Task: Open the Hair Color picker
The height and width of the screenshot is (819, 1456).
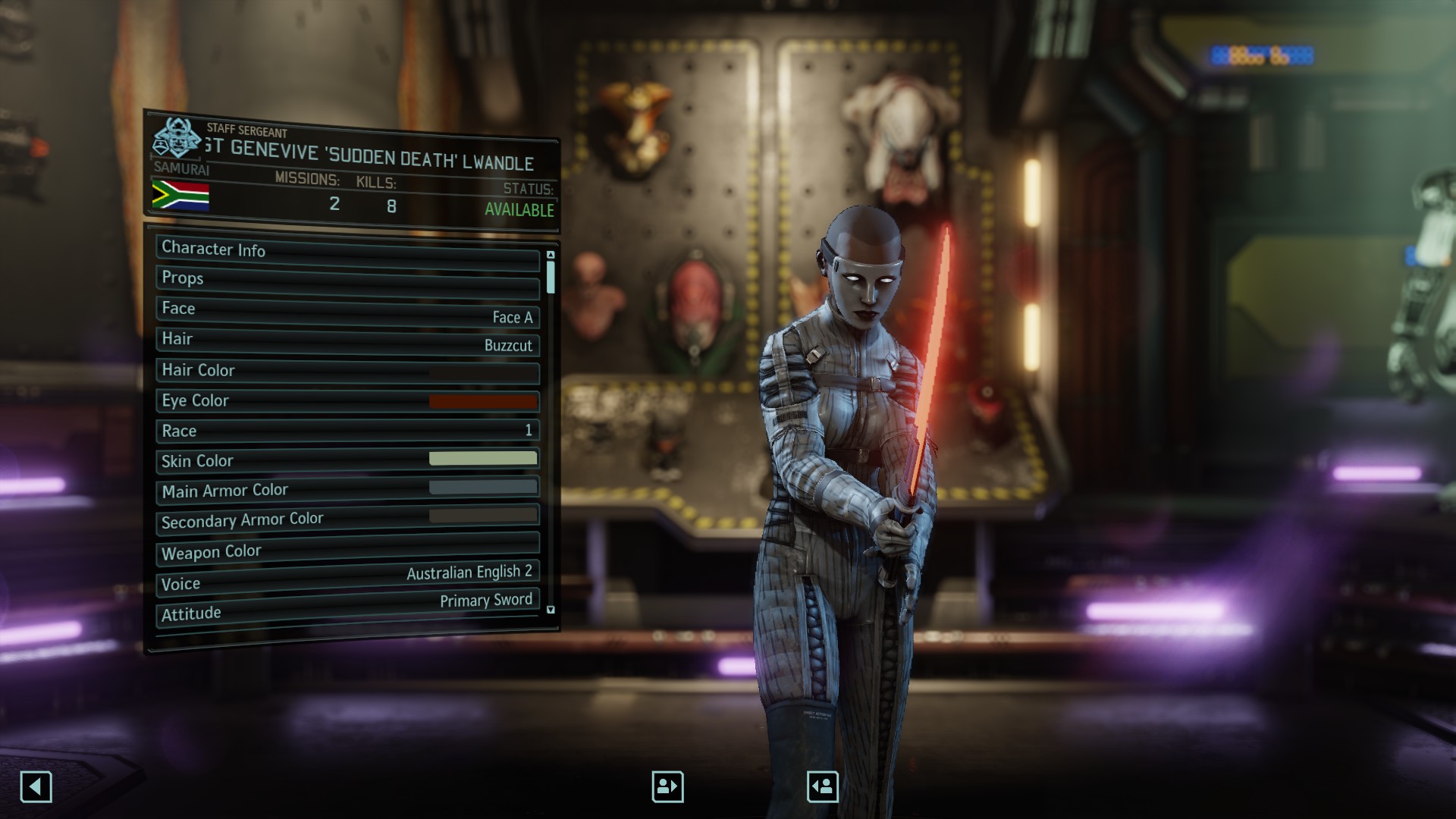Action: pos(347,372)
